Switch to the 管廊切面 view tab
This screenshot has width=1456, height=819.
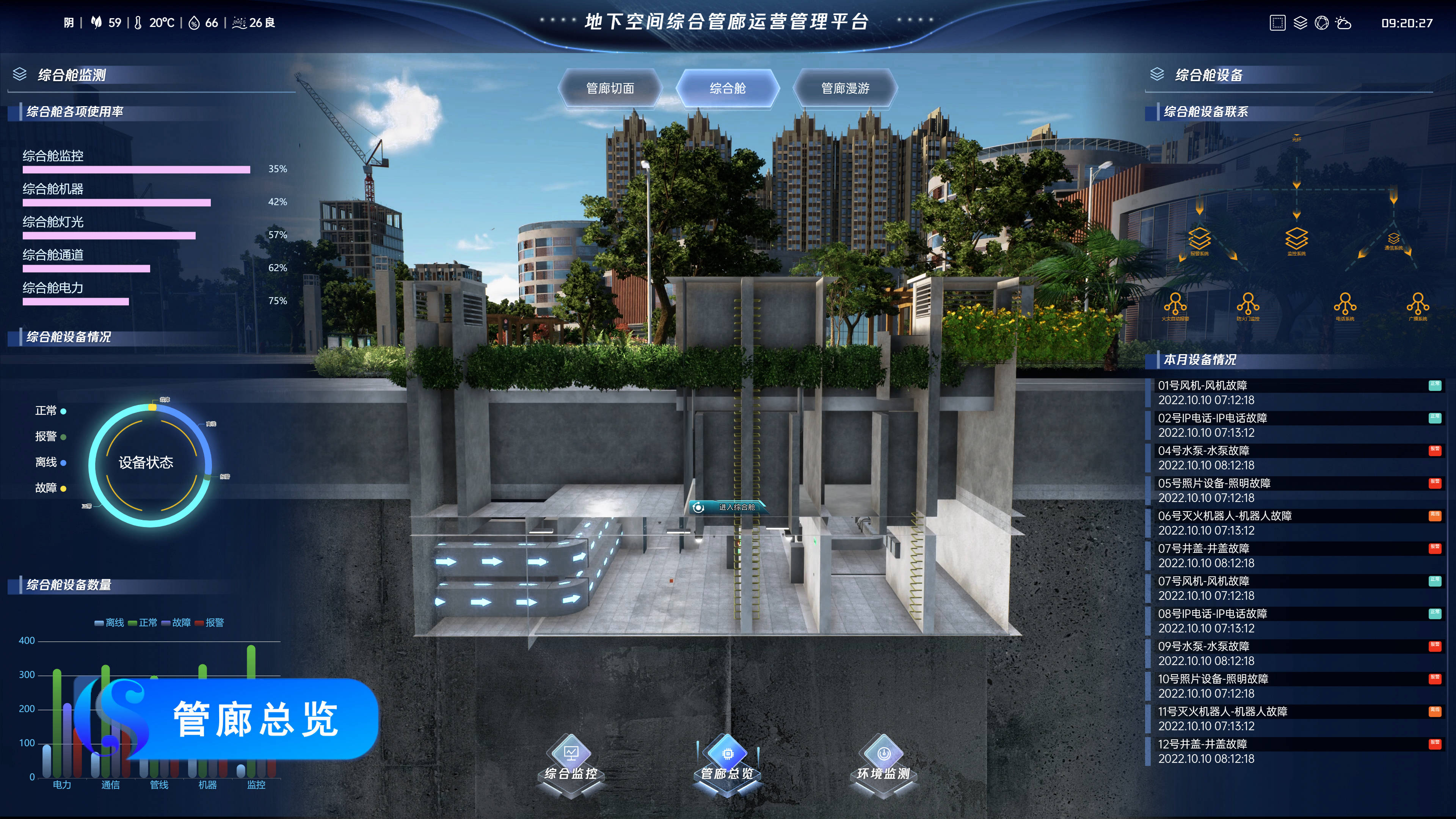(x=610, y=88)
